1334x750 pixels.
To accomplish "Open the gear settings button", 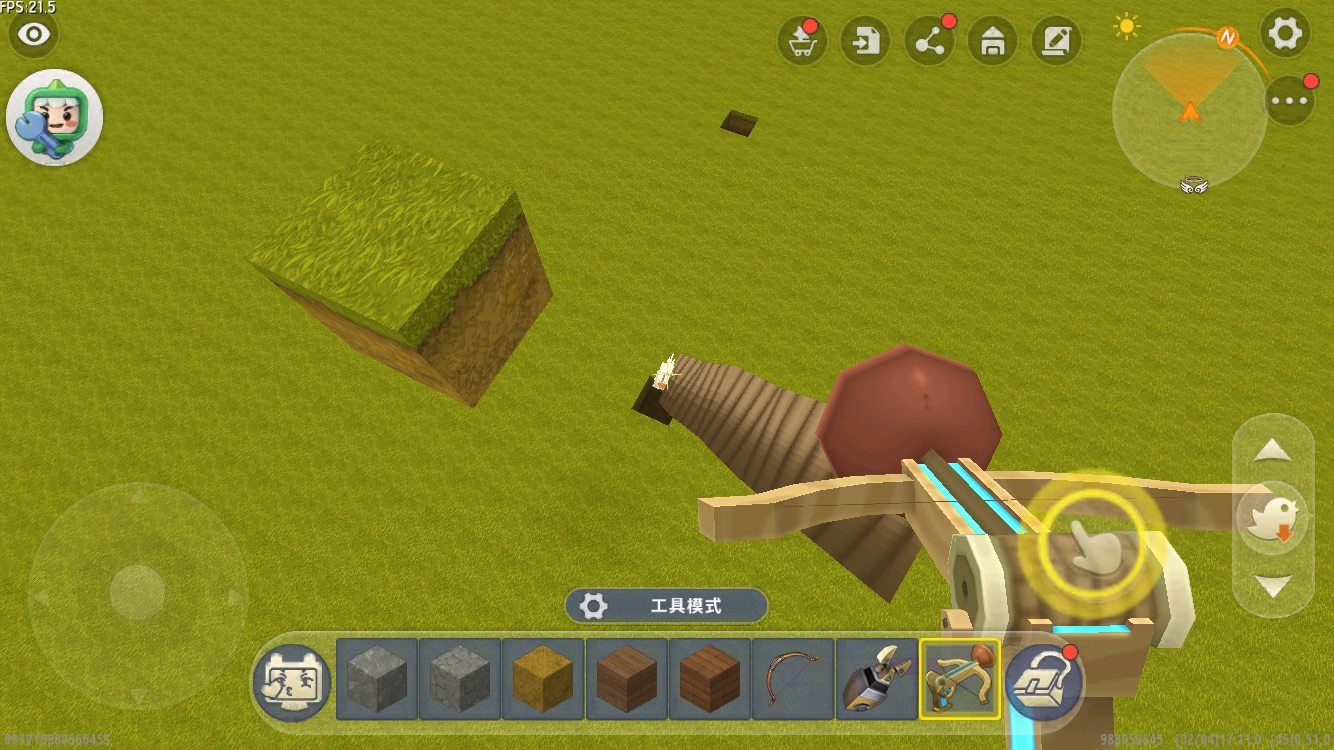I will point(1285,35).
